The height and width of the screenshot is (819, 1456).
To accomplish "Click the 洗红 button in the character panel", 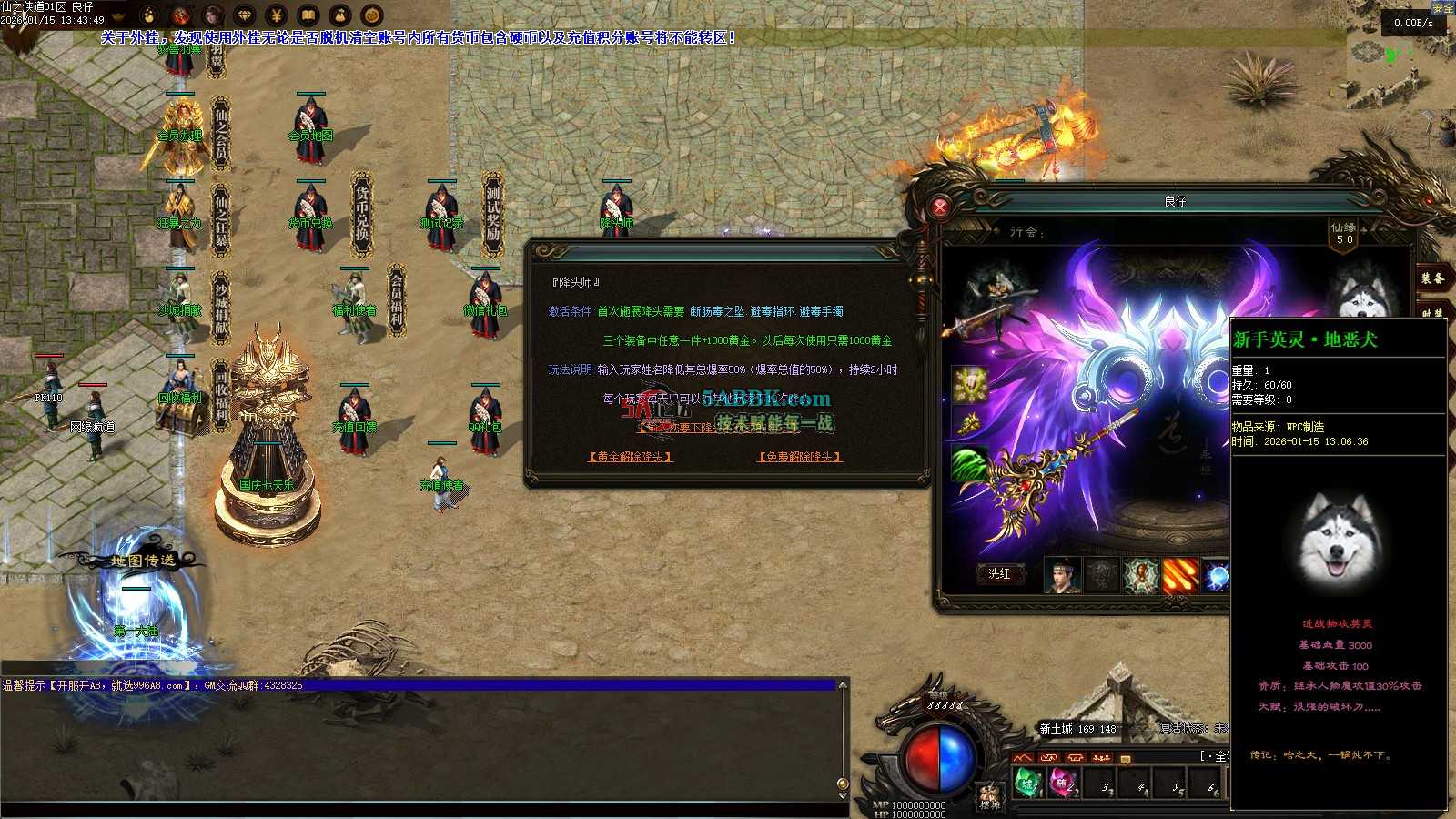I will pyautogui.click(x=999, y=573).
